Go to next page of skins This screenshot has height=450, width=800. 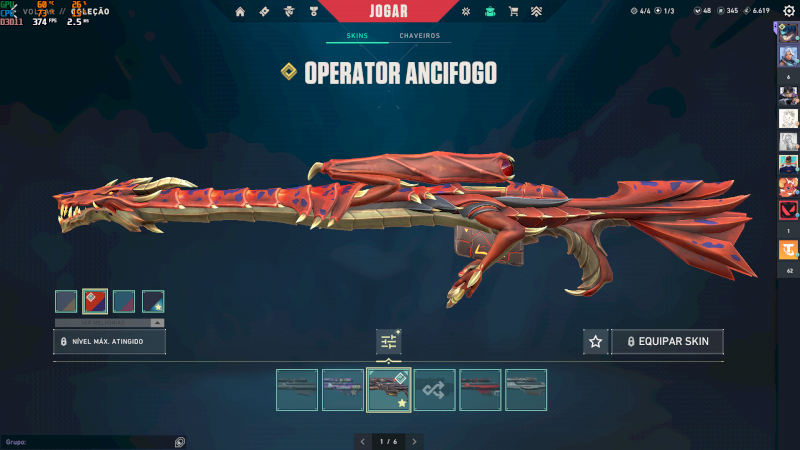414,441
